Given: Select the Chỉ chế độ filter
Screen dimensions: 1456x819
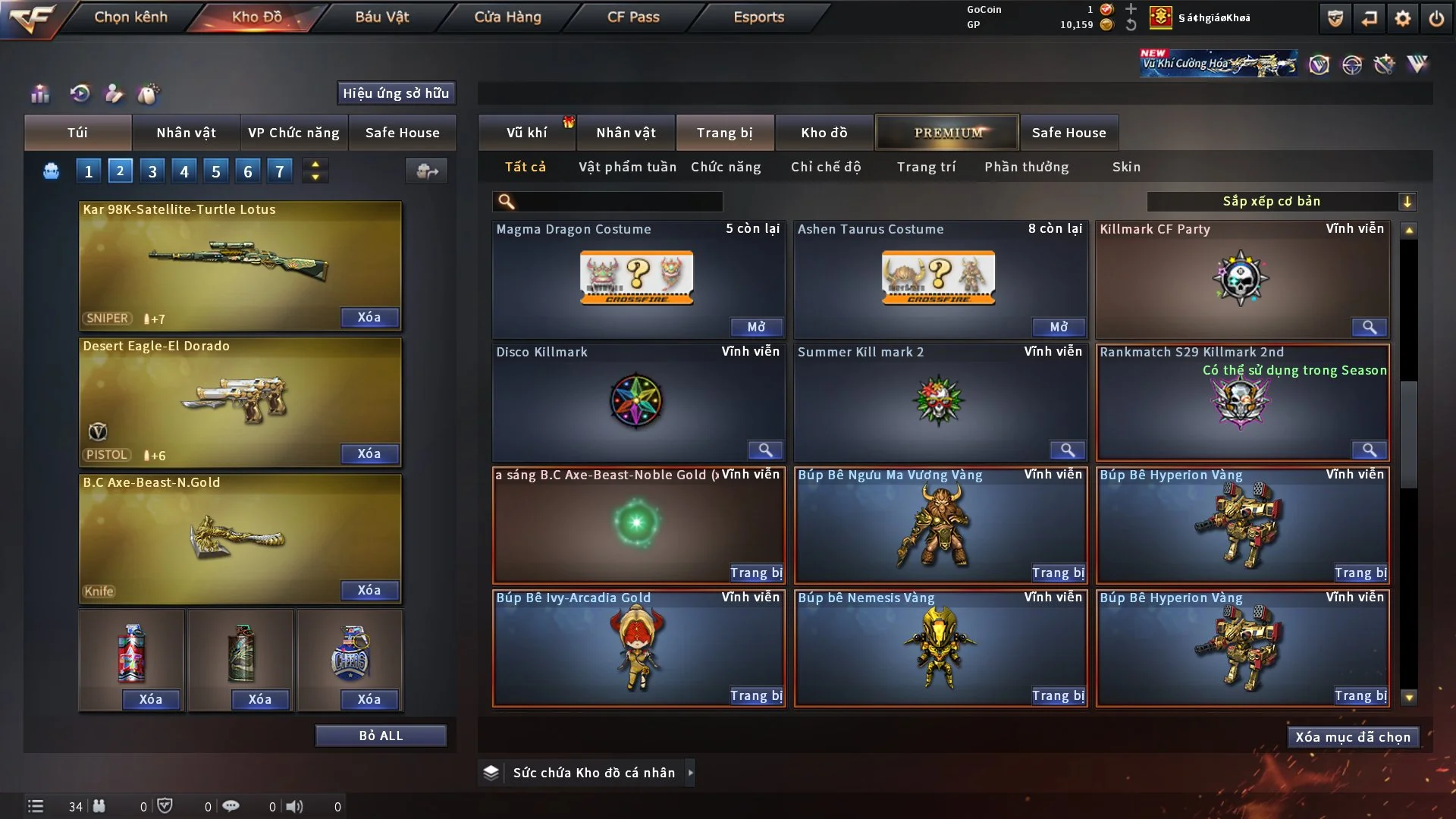Looking at the screenshot, I should [x=827, y=166].
